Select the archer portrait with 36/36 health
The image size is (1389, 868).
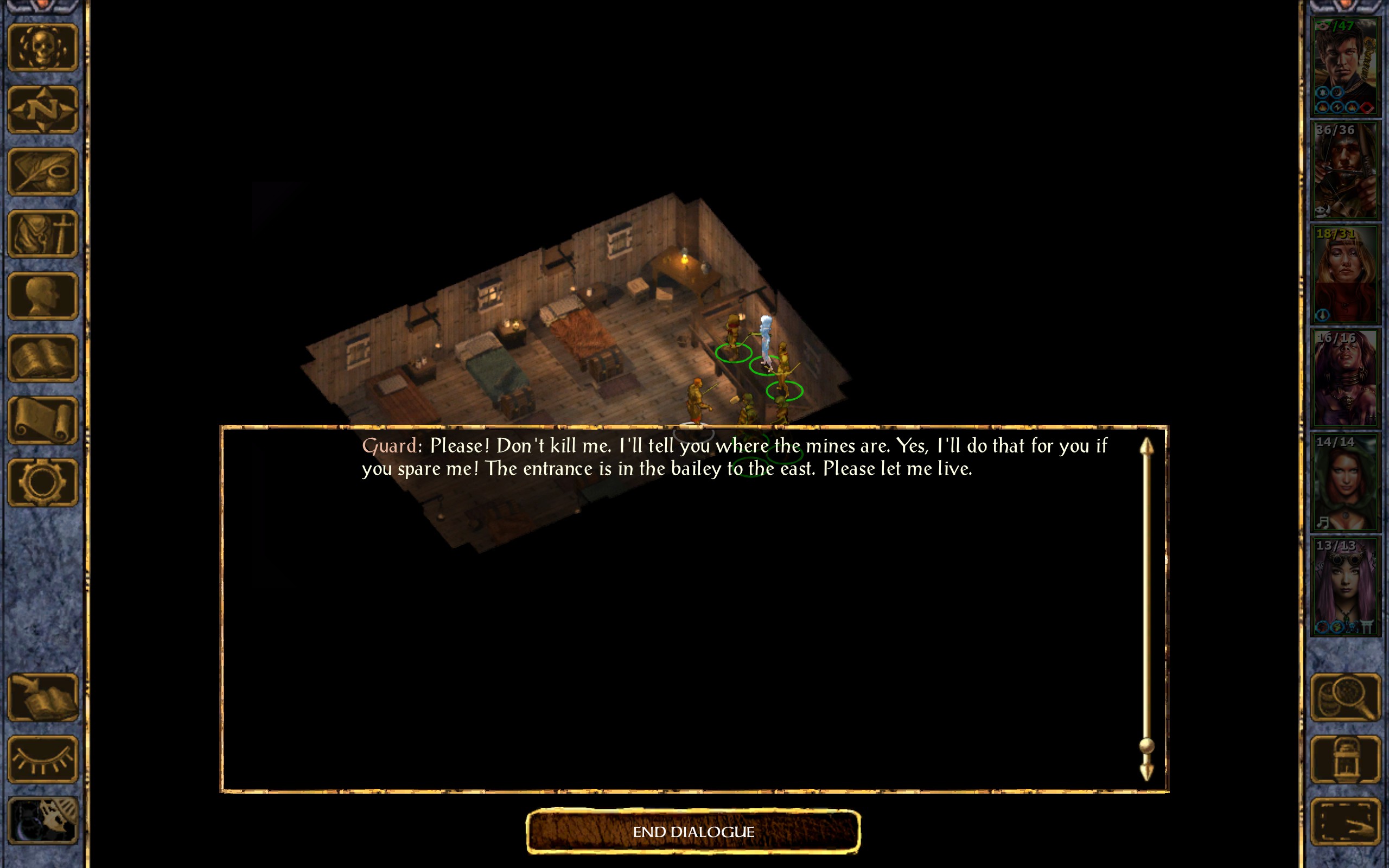(x=1345, y=170)
